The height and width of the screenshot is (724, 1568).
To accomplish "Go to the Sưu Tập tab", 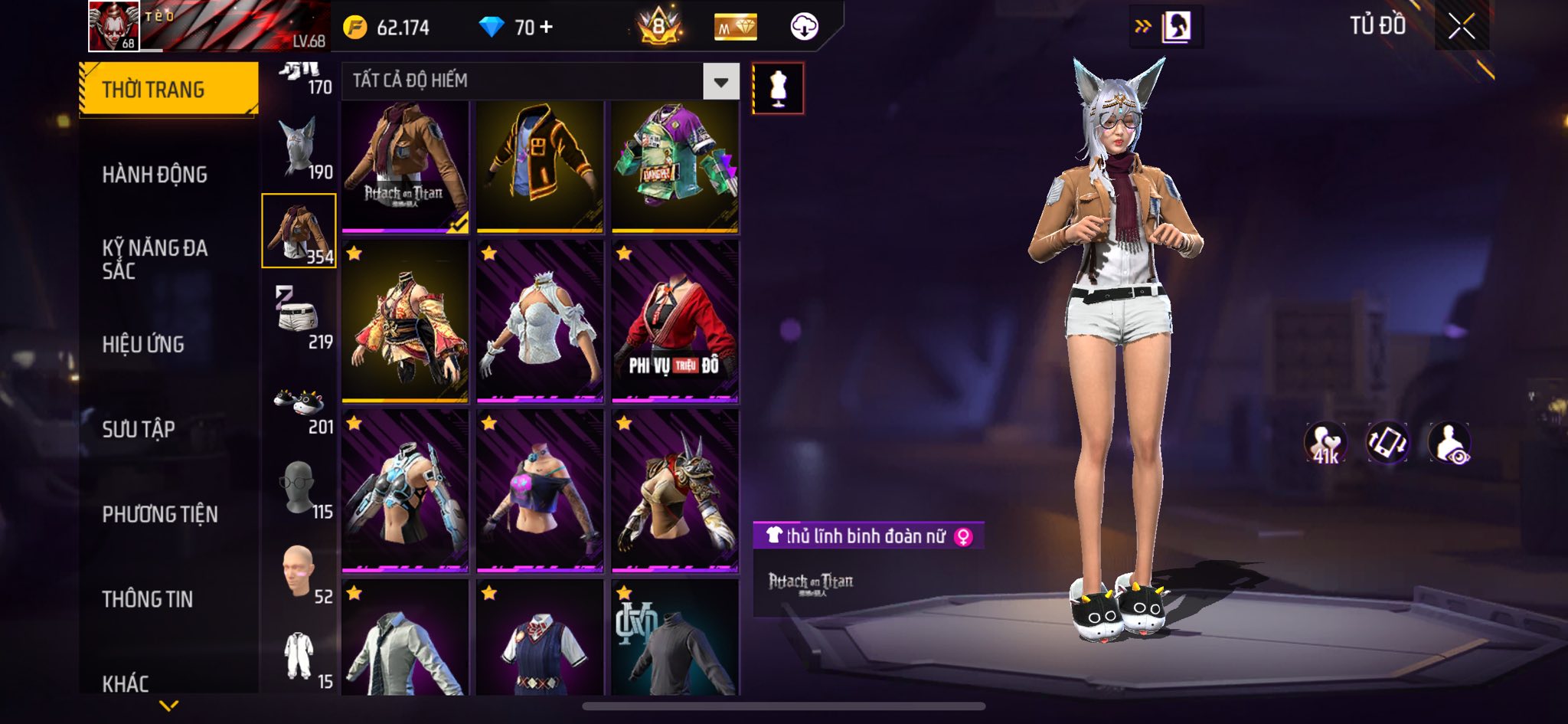I will tap(139, 429).
